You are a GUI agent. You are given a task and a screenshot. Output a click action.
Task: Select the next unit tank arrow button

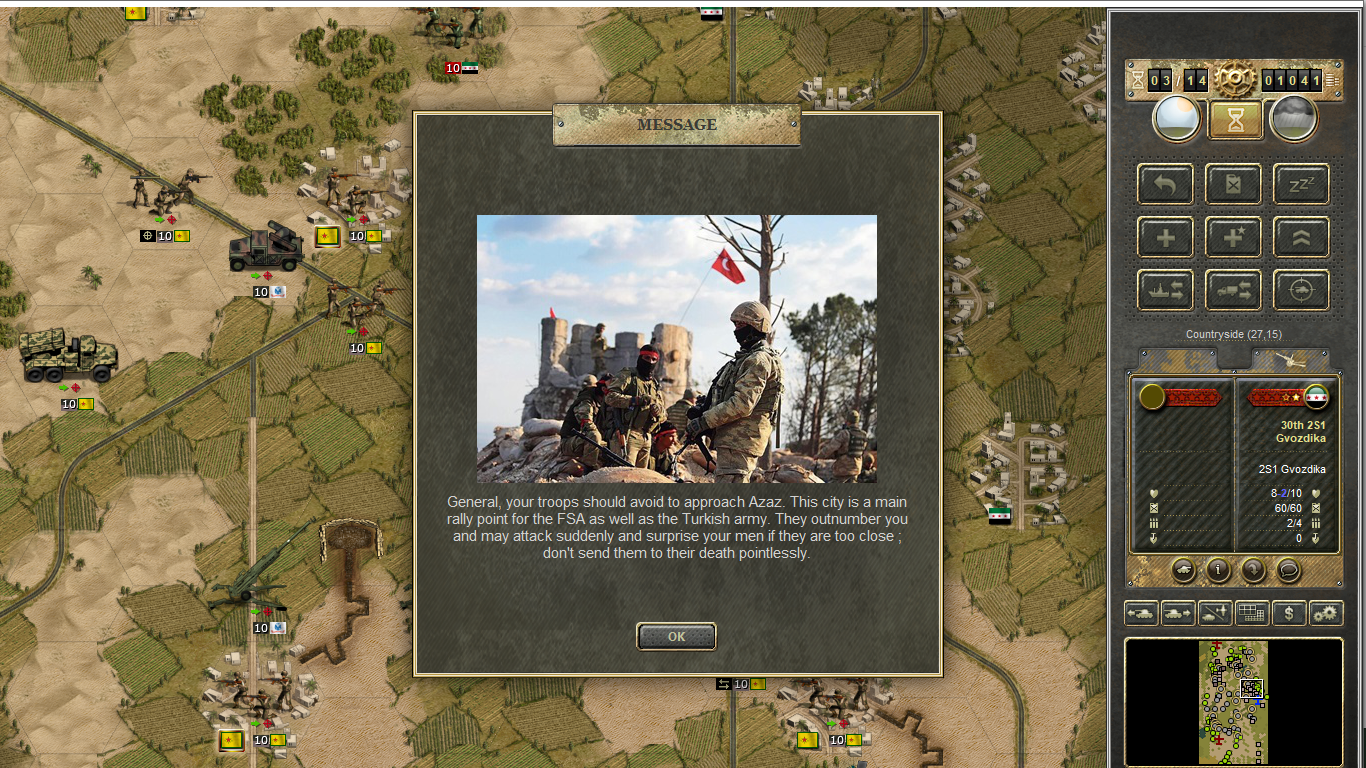point(1178,613)
